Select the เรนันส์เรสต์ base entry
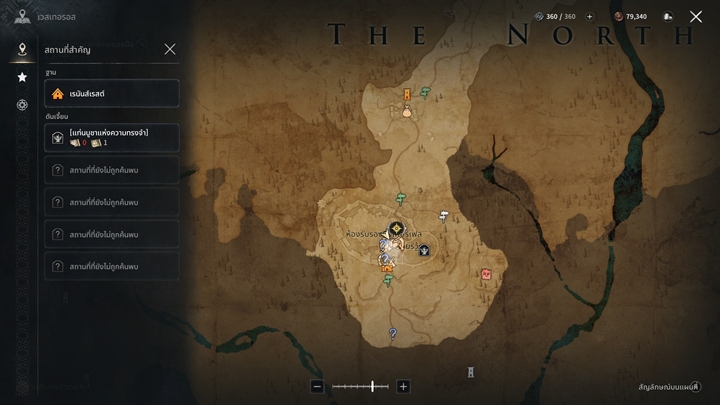Image resolution: width=720 pixels, height=405 pixels. pyautogui.click(x=112, y=93)
